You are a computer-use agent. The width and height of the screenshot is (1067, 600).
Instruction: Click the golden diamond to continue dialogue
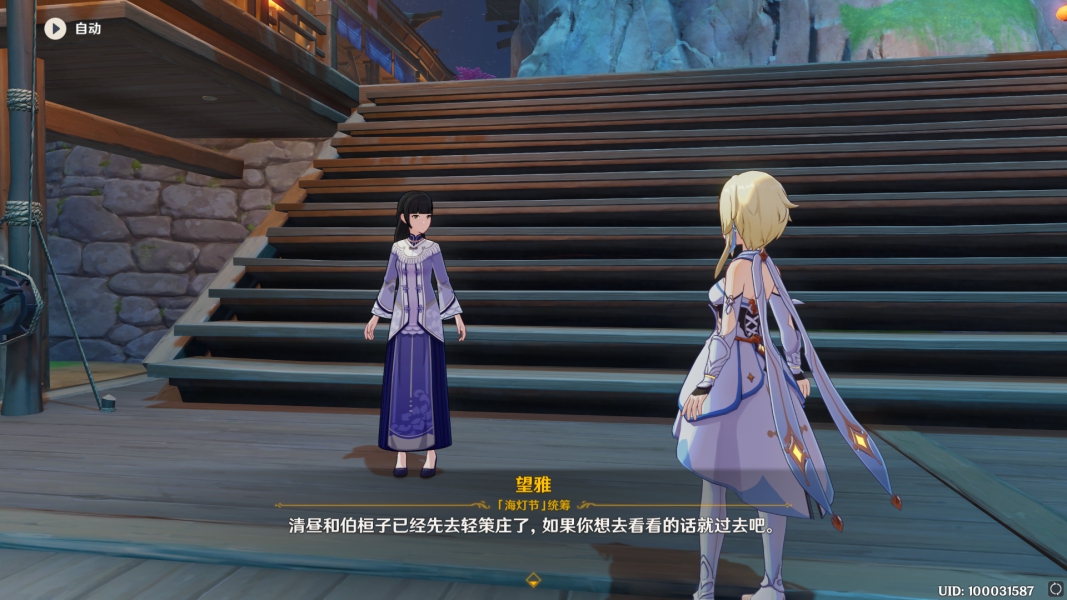coord(533,579)
